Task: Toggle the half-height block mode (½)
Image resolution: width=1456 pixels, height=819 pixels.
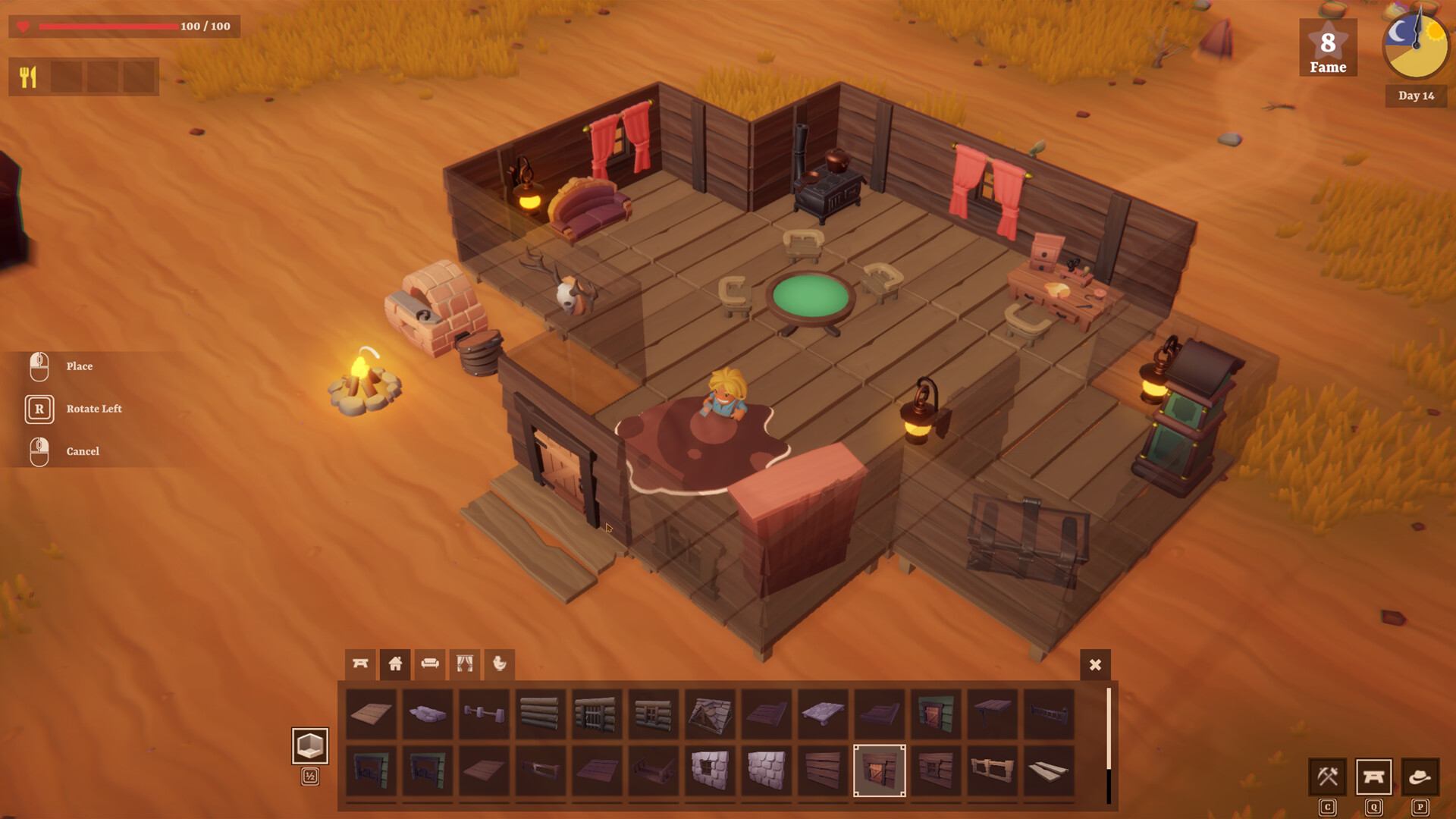Action: tap(310, 777)
